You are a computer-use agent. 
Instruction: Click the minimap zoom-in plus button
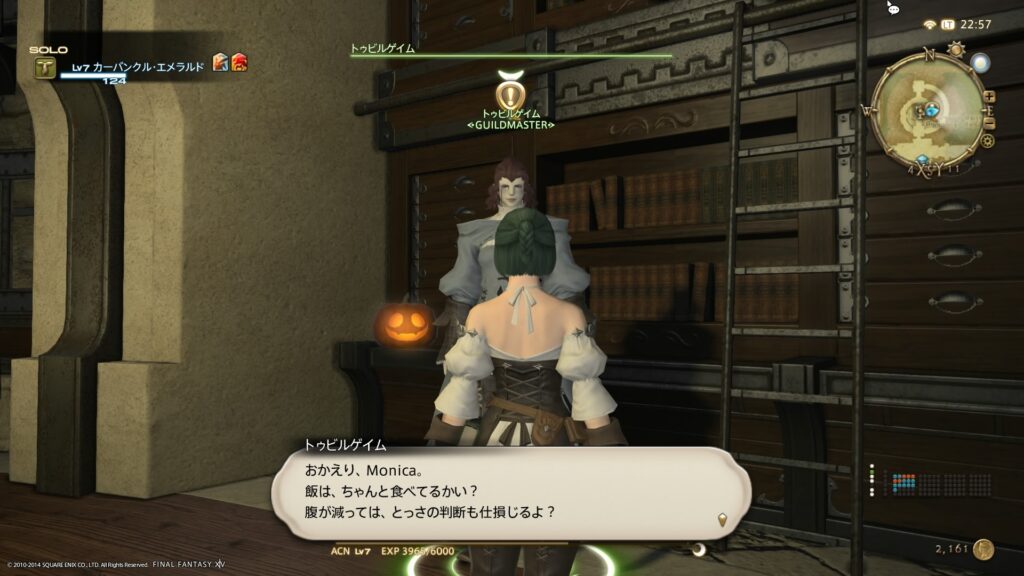pyautogui.click(x=989, y=97)
